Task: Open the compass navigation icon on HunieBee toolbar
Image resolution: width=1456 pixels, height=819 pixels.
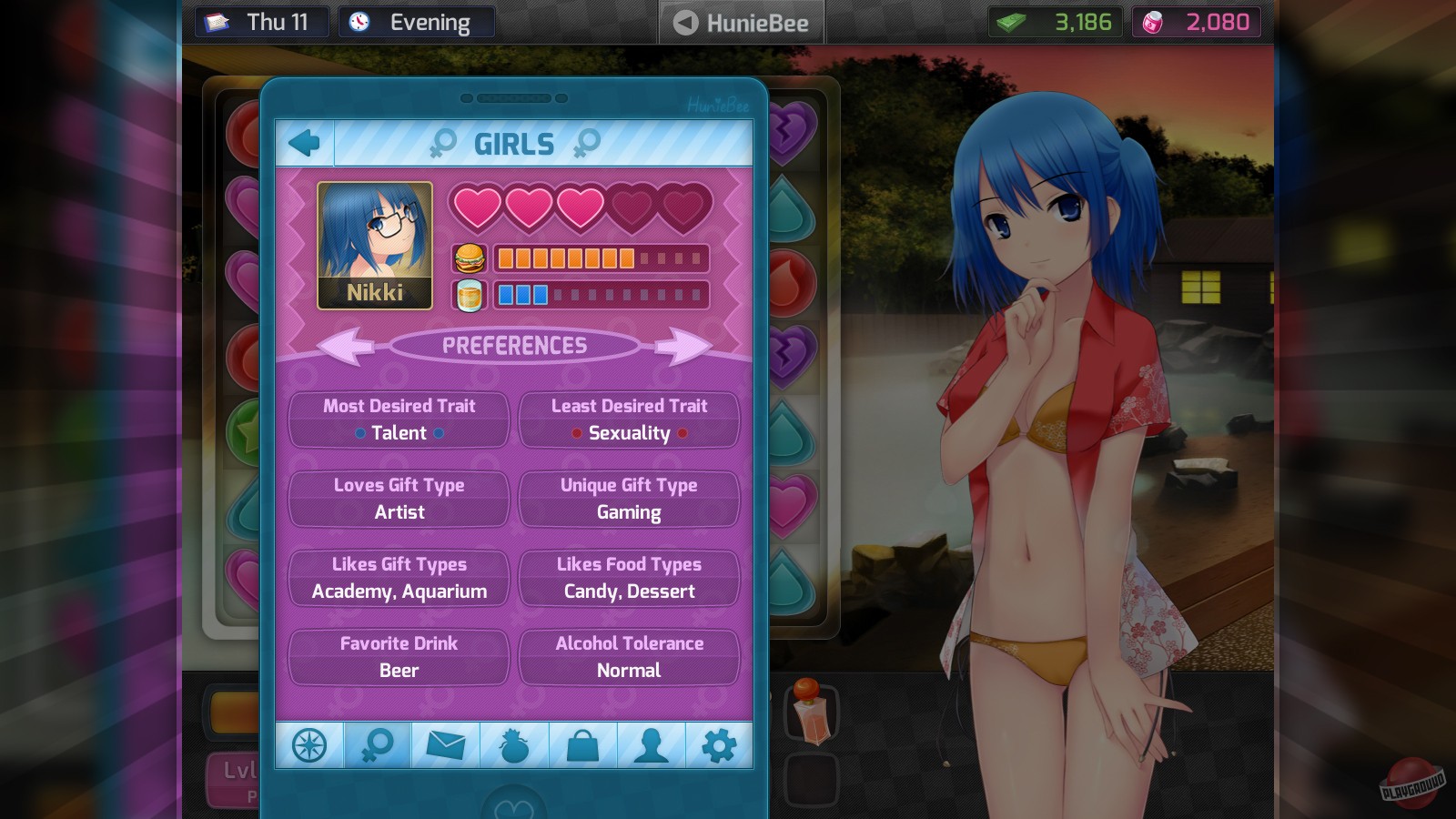Action: [x=309, y=744]
